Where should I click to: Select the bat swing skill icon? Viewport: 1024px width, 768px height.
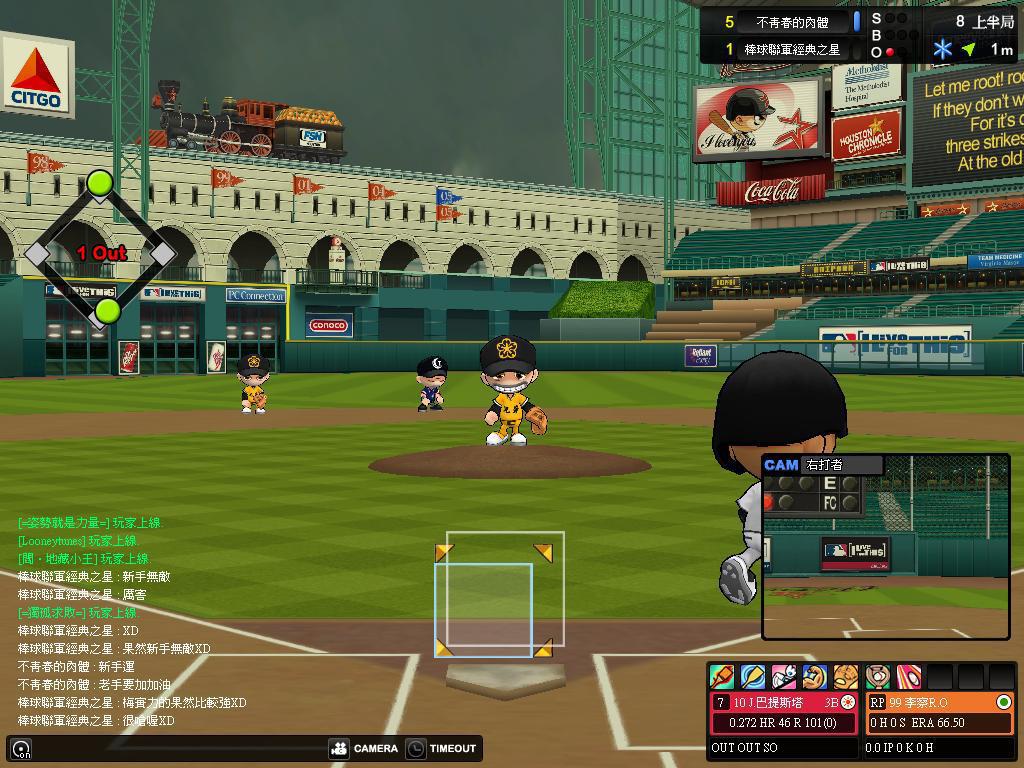click(753, 677)
